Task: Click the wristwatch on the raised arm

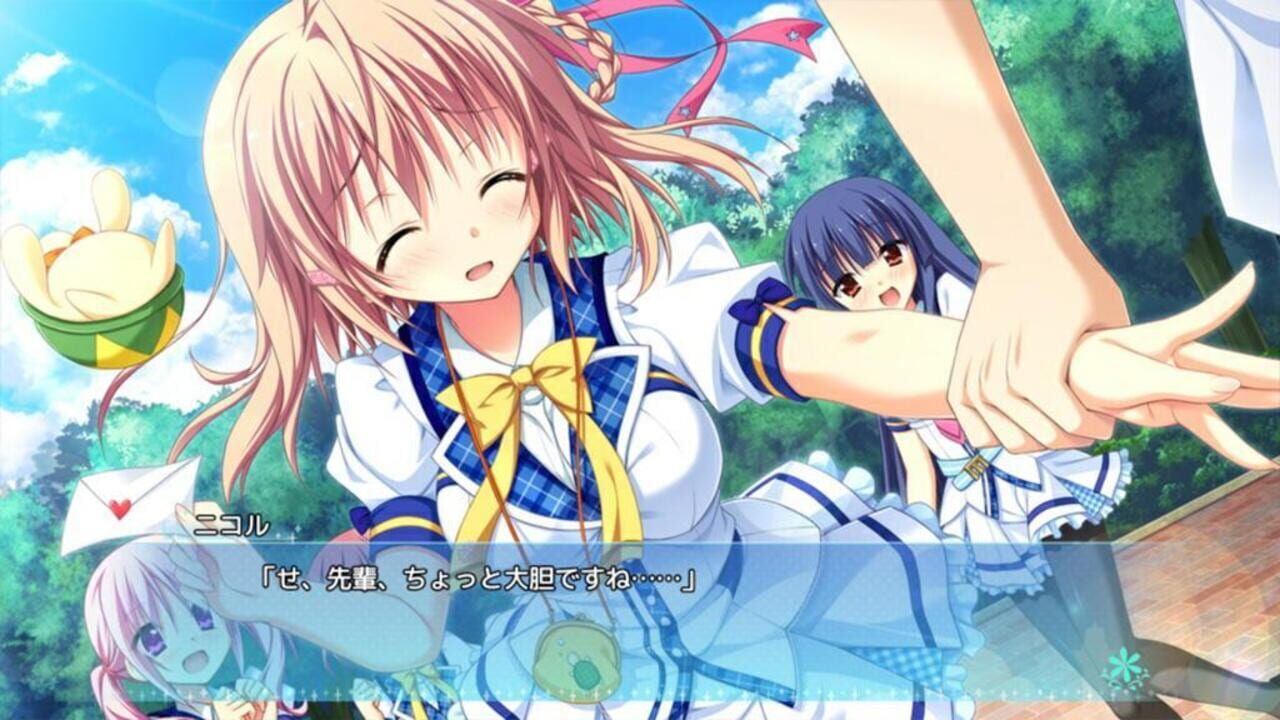Action: point(975,465)
